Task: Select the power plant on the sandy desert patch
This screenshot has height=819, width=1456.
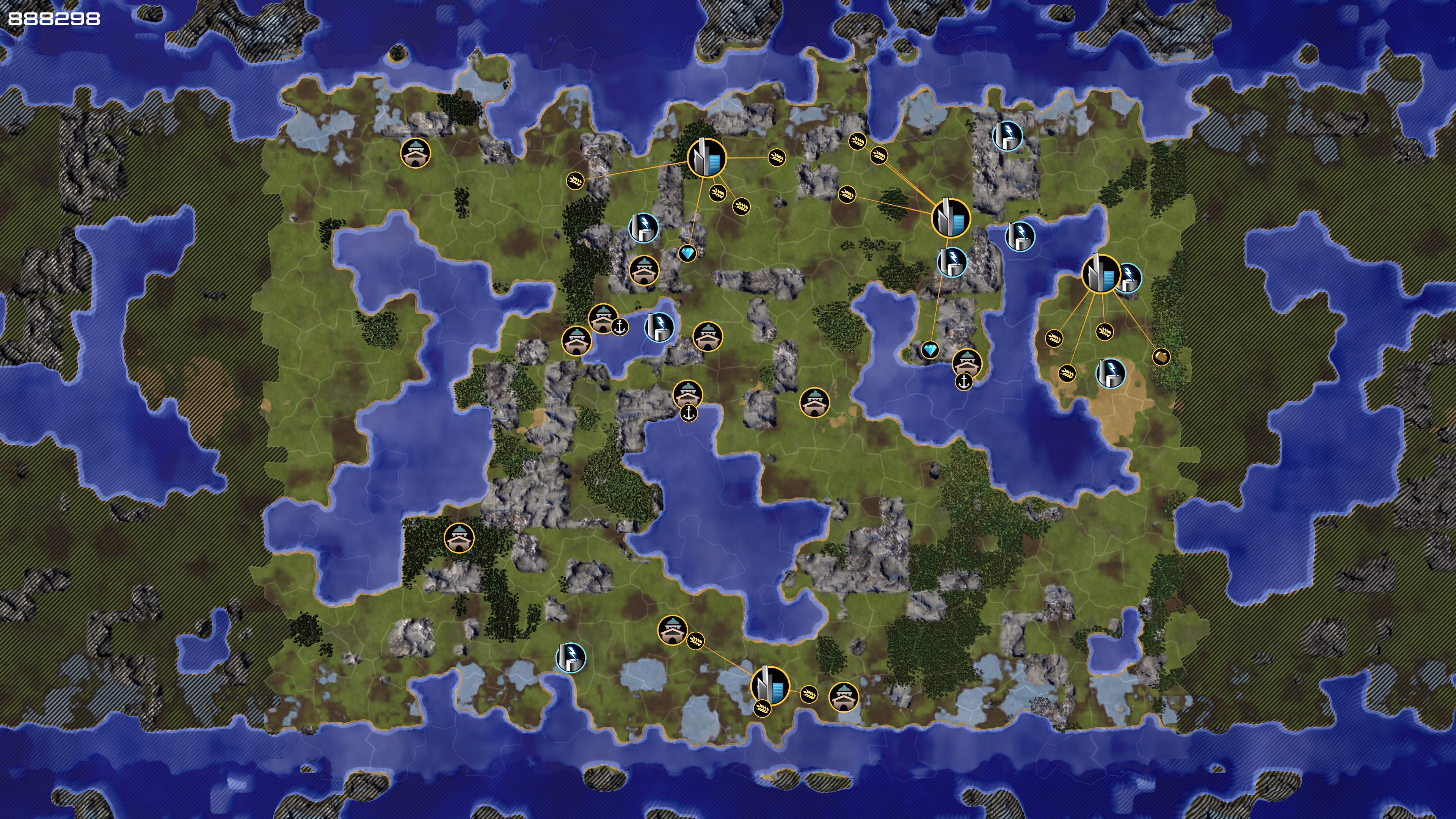Action: point(1111,373)
